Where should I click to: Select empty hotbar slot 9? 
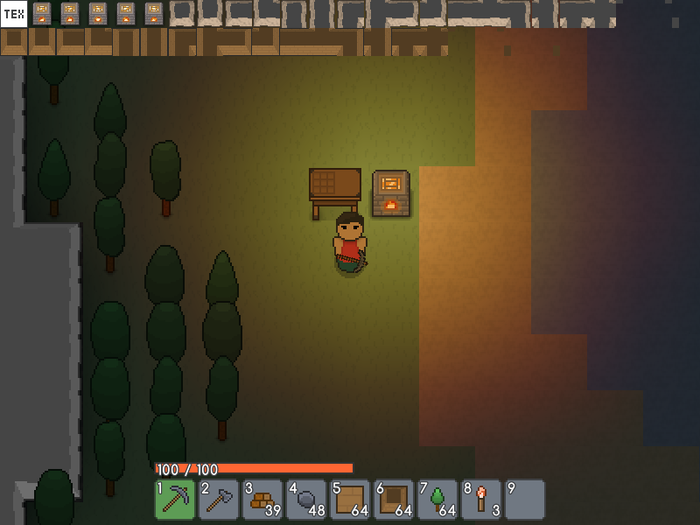point(525,499)
